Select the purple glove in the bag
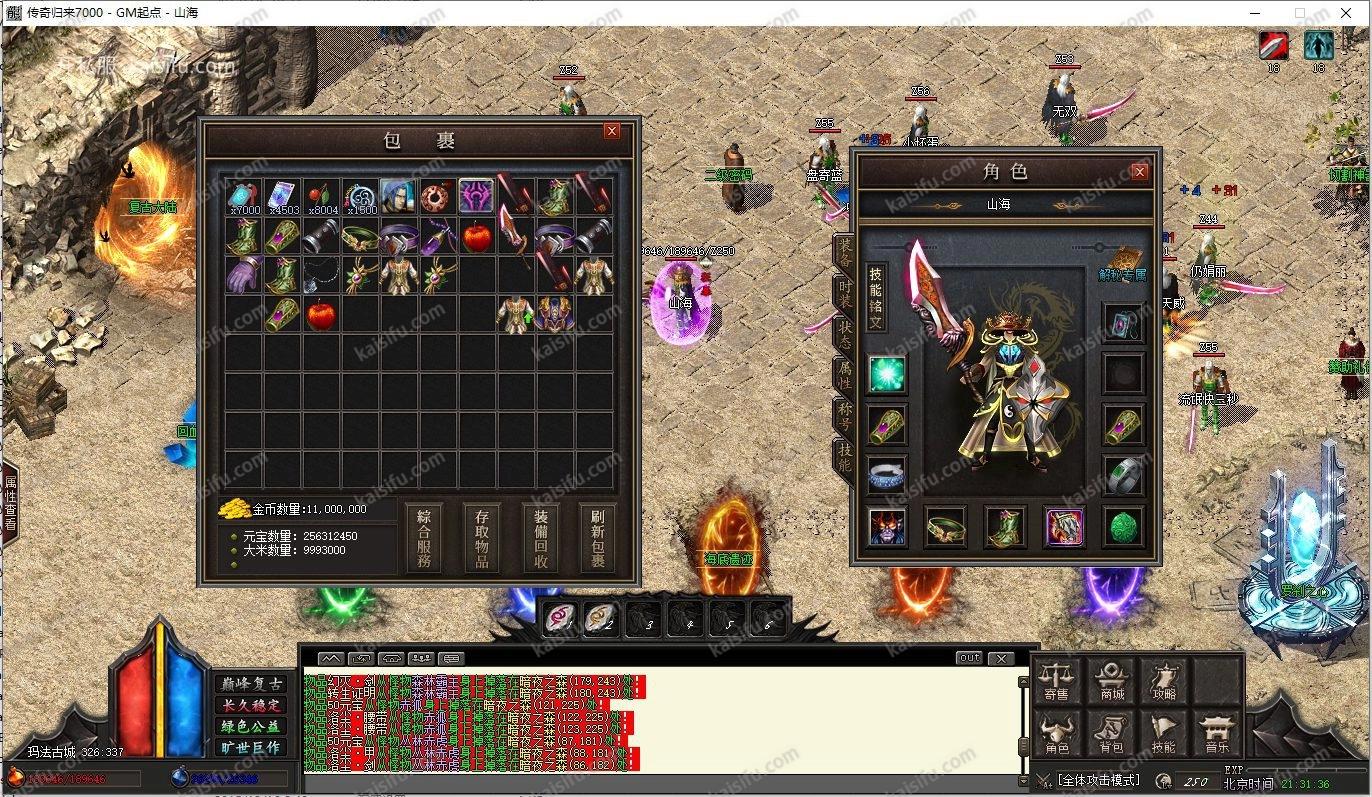This screenshot has height=797, width=1372. 243,274
